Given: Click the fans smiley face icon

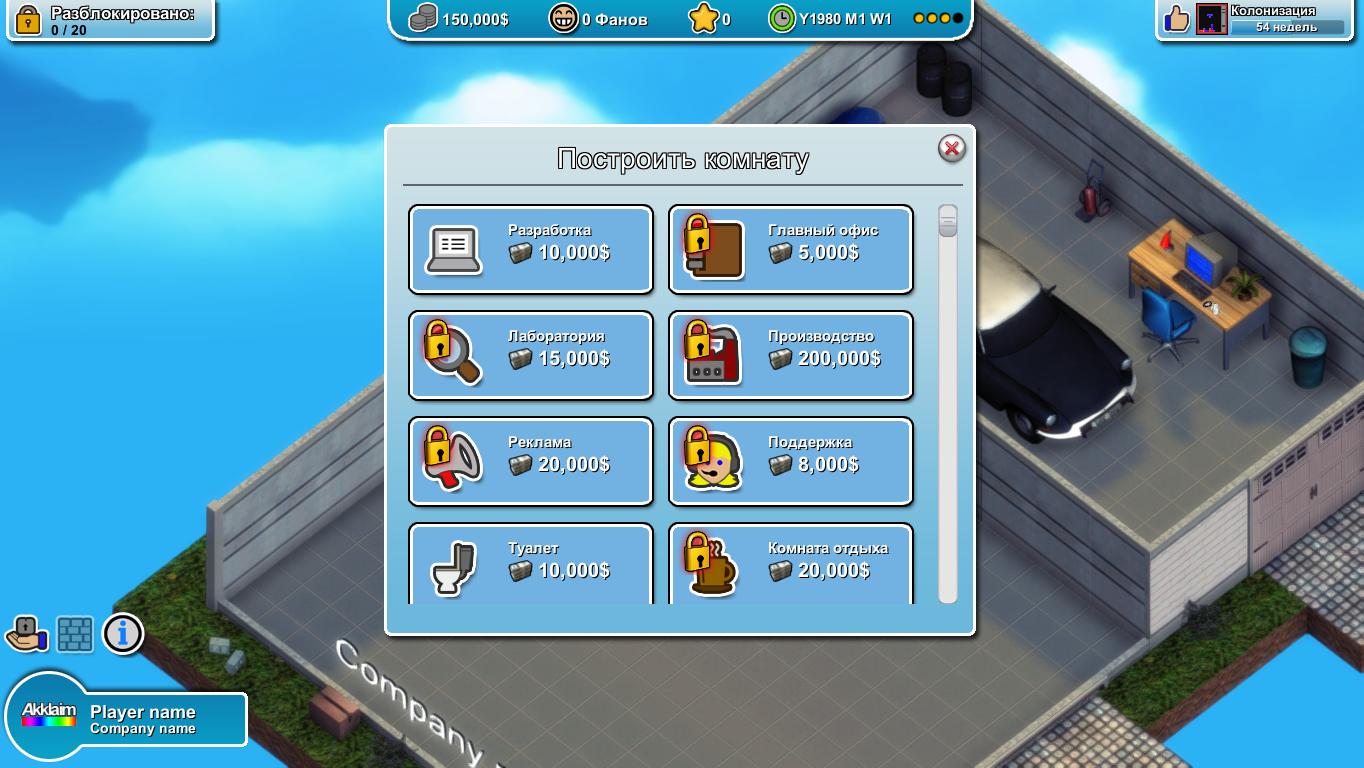Looking at the screenshot, I should [x=564, y=19].
